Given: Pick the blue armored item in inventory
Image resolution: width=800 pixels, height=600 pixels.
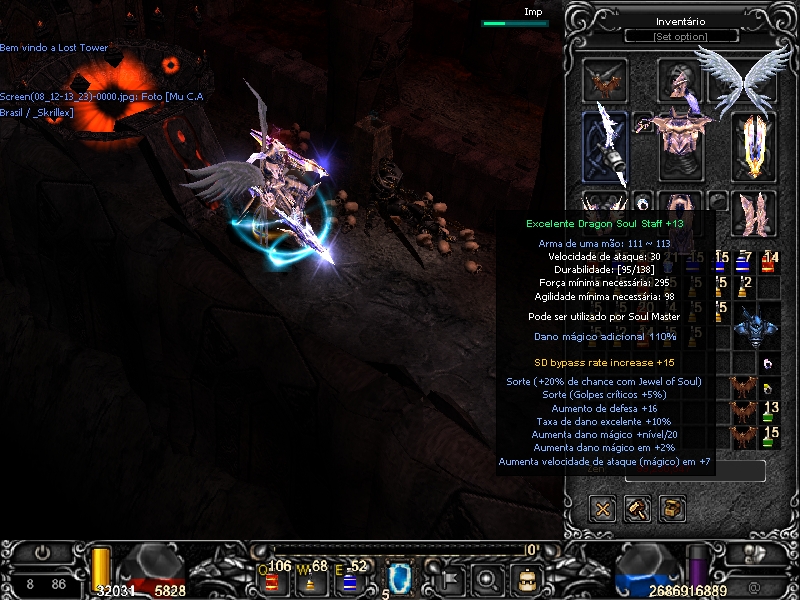Looking at the screenshot, I should pyautogui.click(x=754, y=325).
